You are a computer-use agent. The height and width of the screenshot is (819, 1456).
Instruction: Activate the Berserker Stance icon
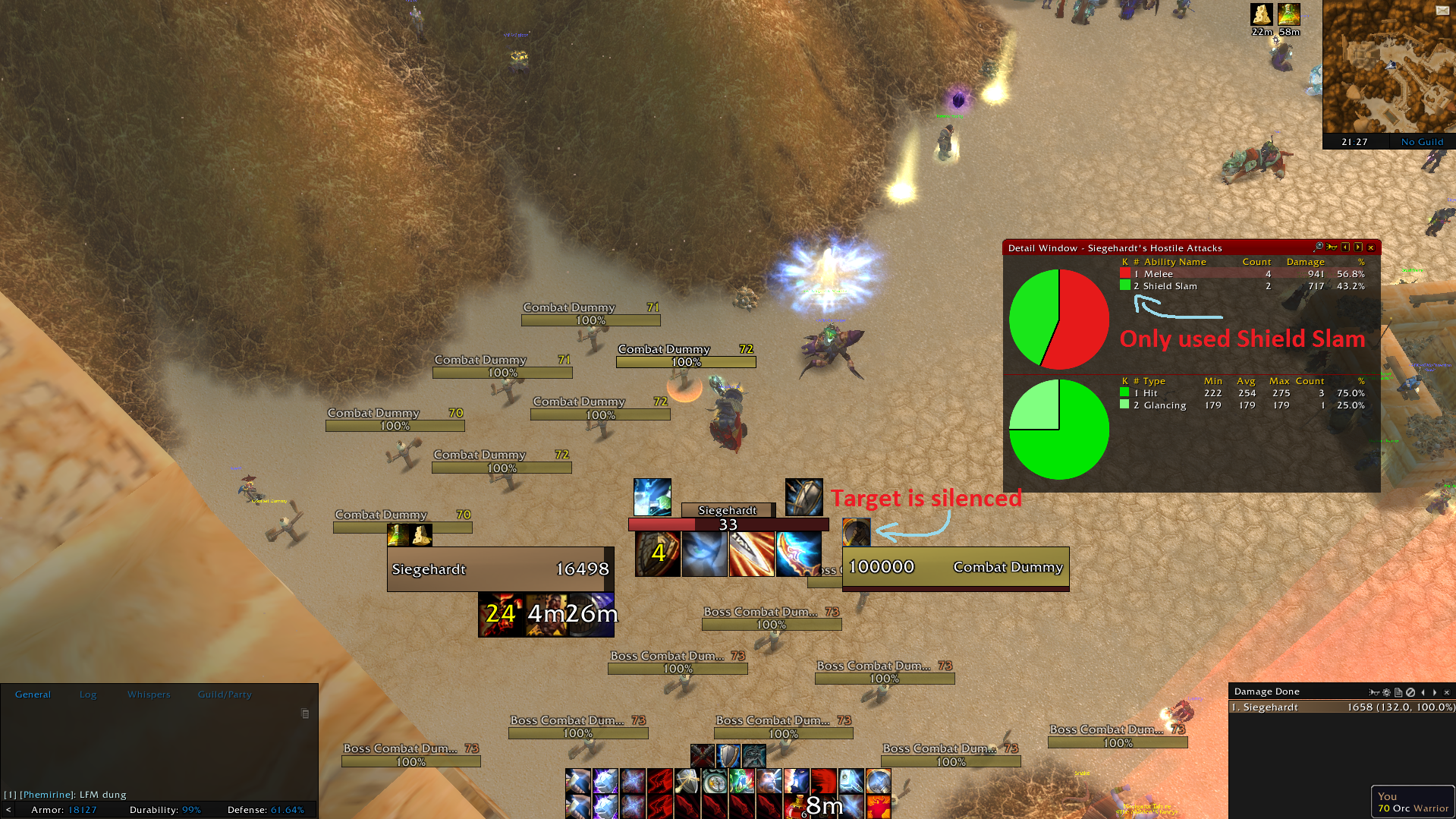(x=754, y=755)
